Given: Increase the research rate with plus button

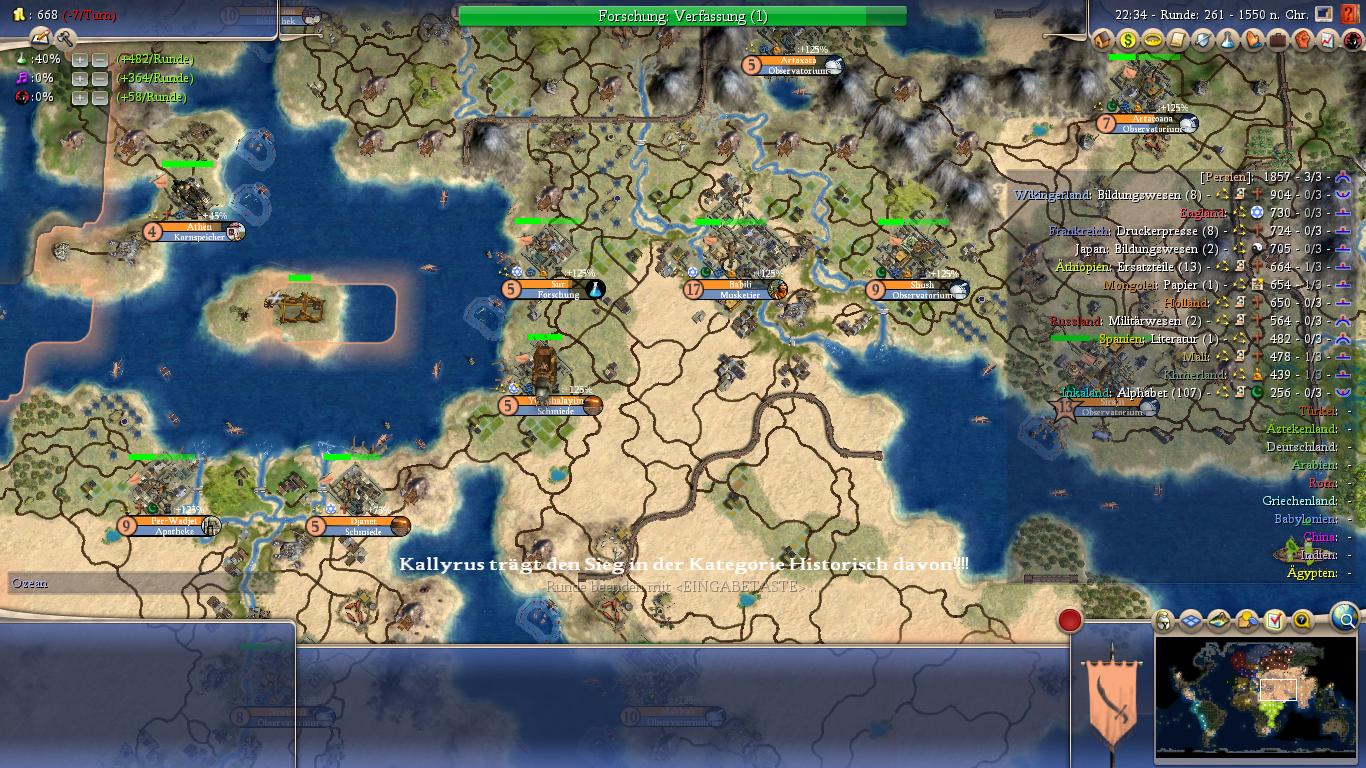Looking at the screenshot, I should click(x=80, y=60).
